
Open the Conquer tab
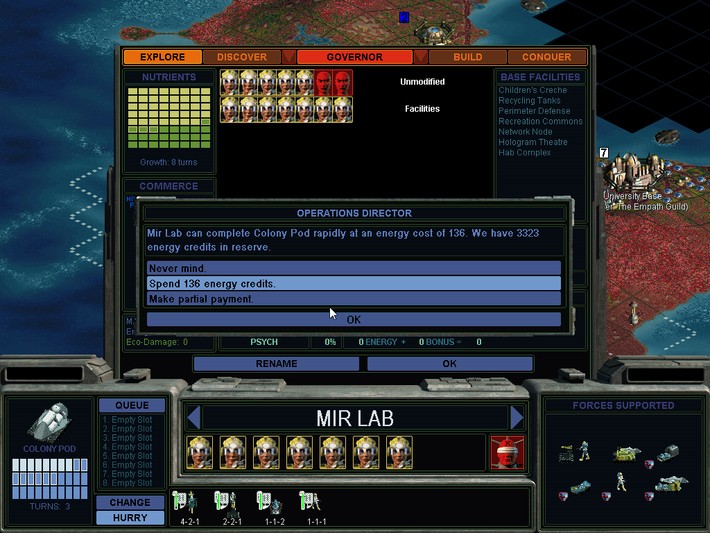[547, 57]
